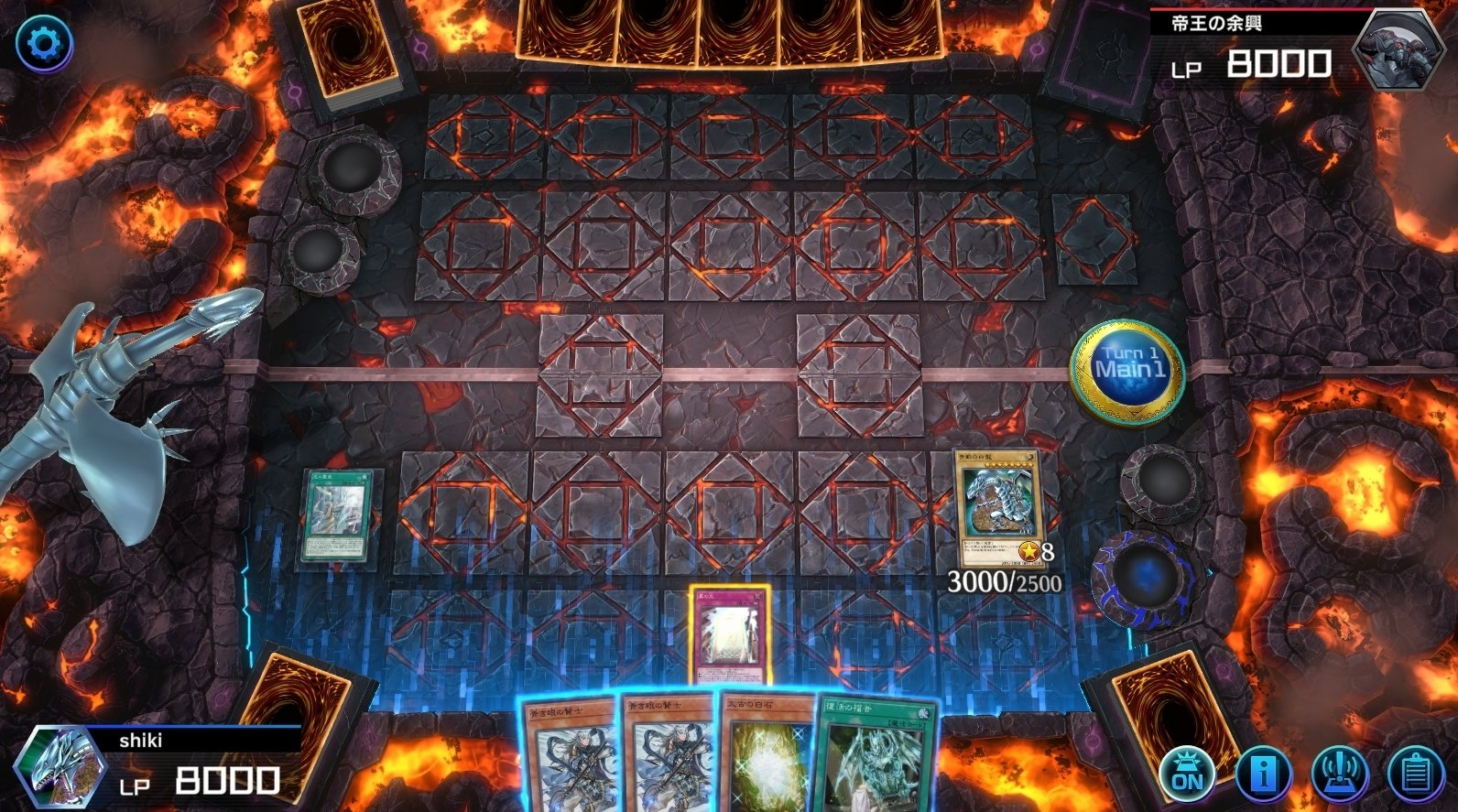Click the 3000/2500 attack stat display
The width and height of the screenshot is (1458, 812).
(x=1002, y=579)
